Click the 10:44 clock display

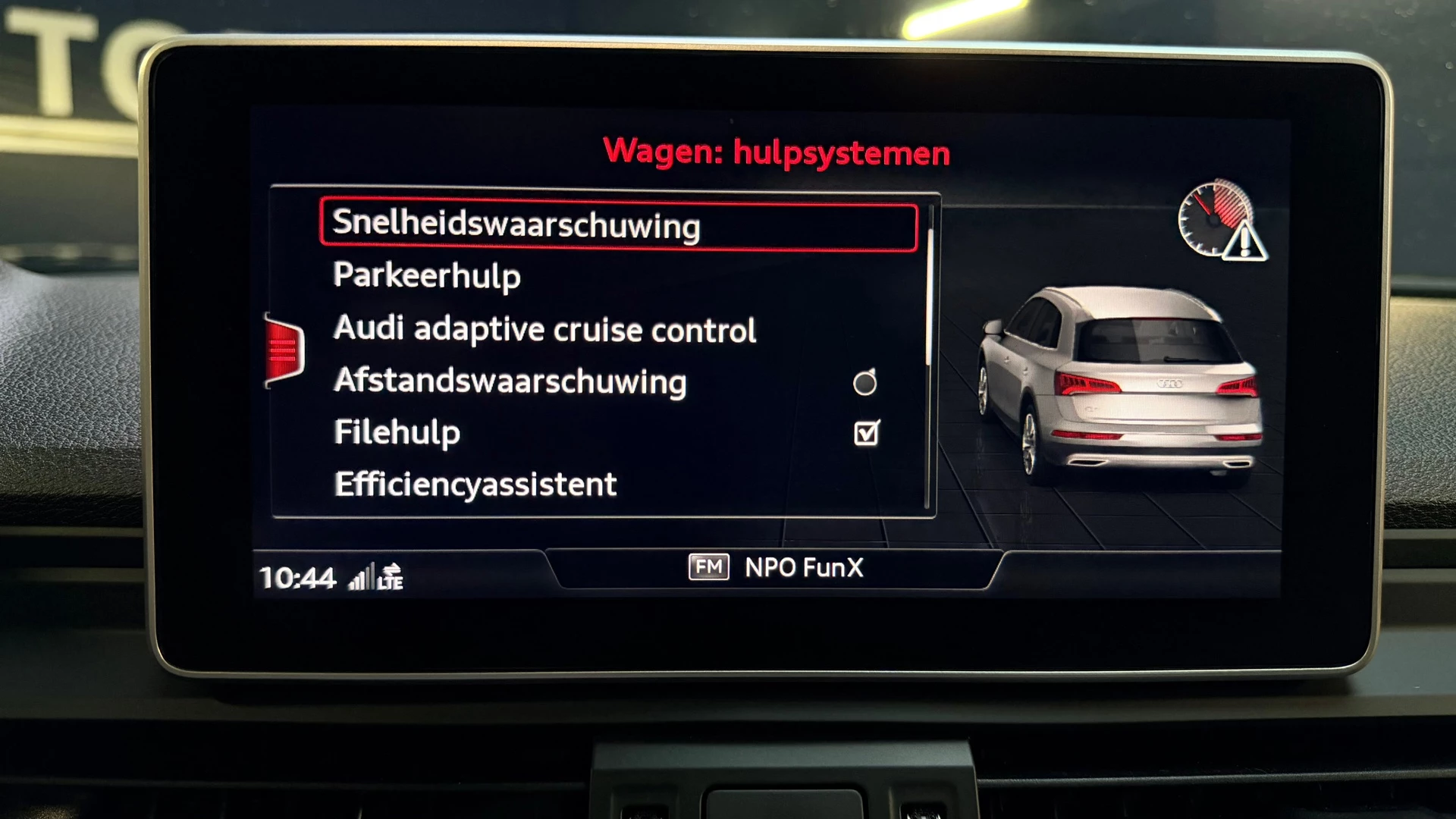coord(299,576)
